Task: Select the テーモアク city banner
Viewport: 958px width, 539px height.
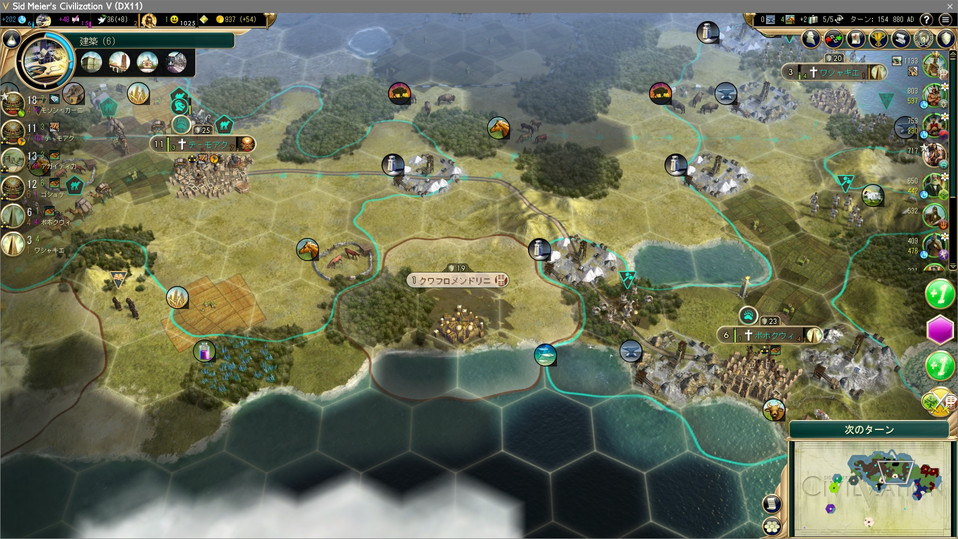Action: (203, 144)
